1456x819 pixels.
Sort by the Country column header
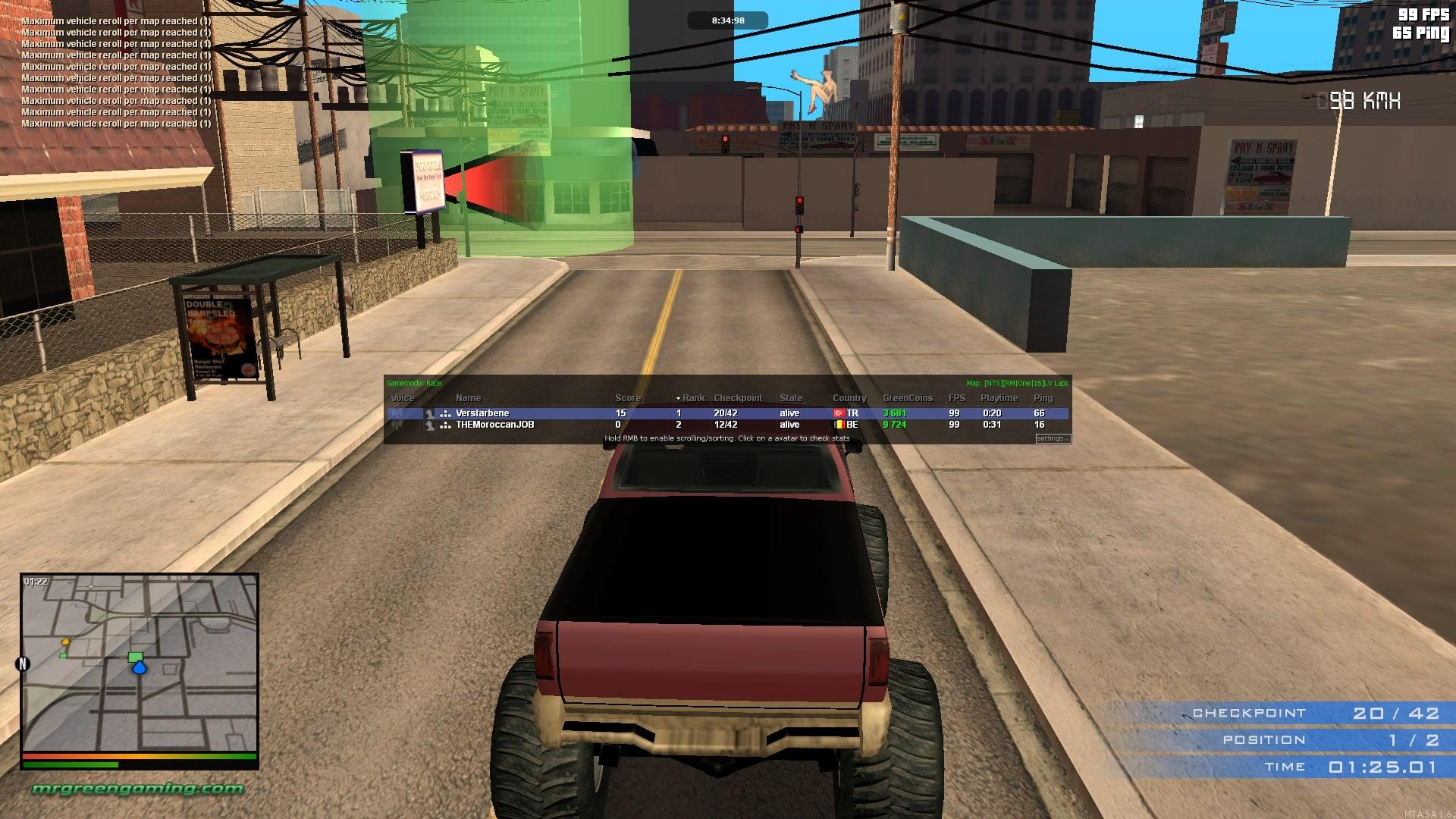[849, 398]
